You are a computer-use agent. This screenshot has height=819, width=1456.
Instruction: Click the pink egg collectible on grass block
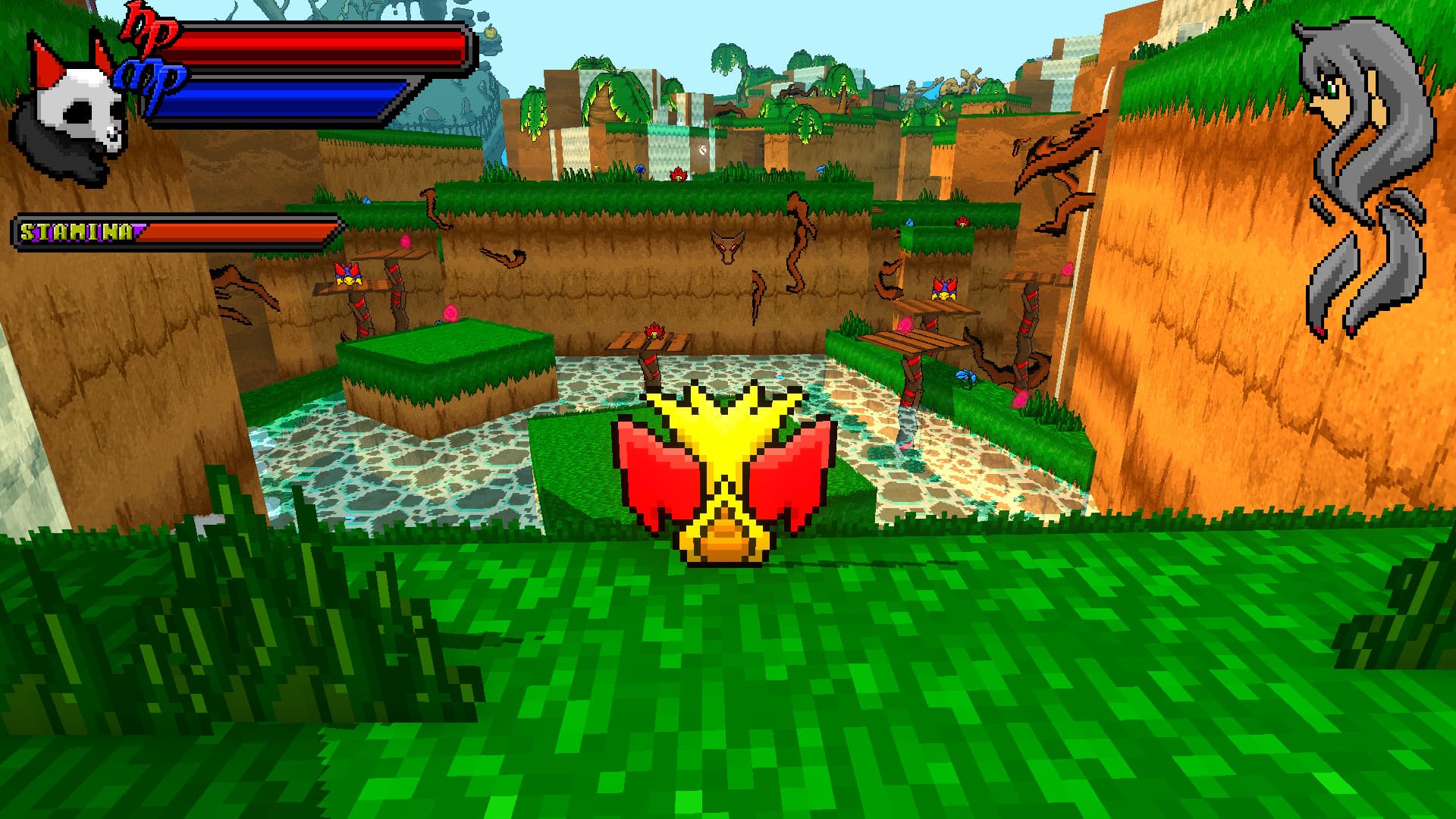click(450, 311)
